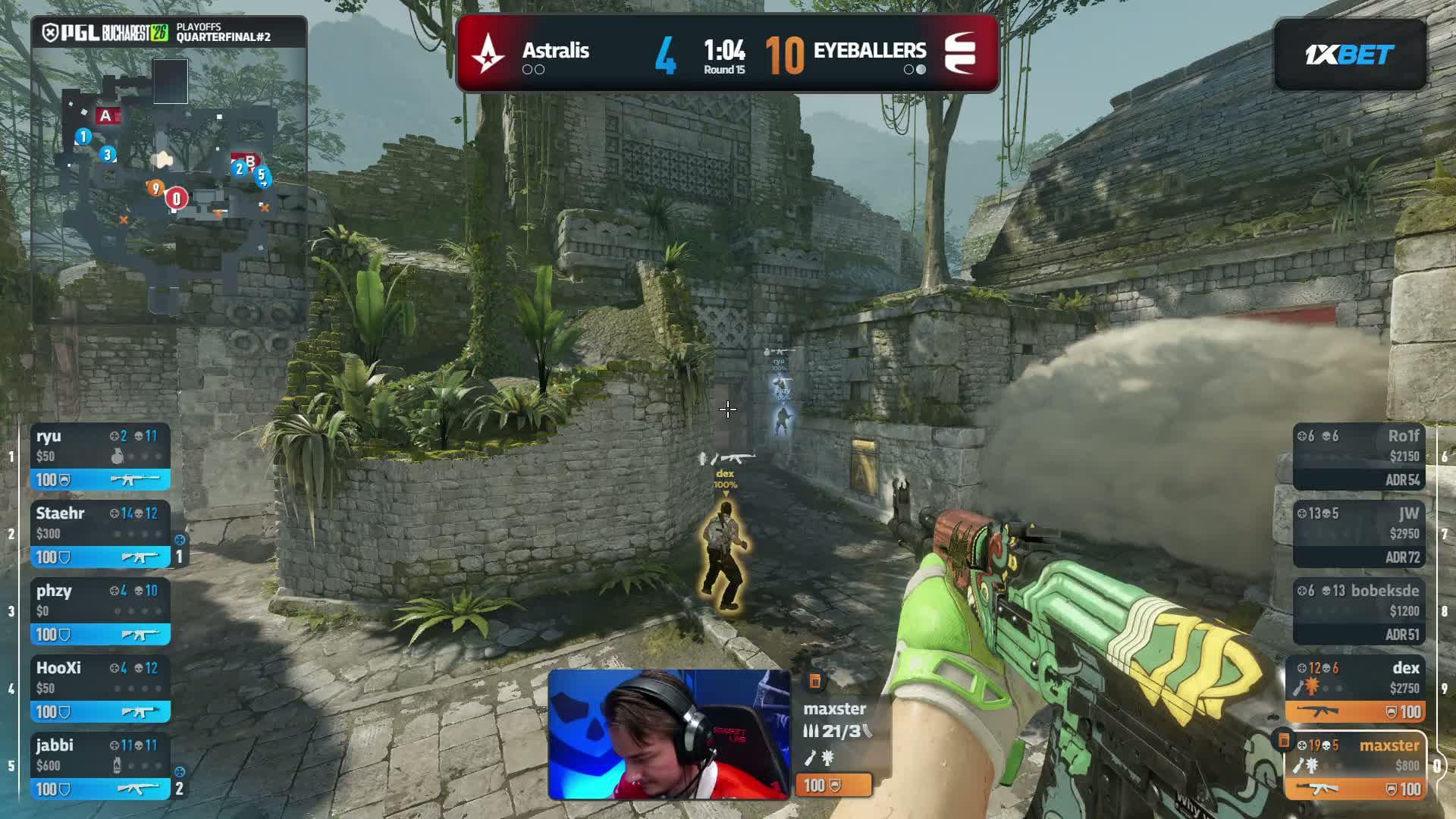
Task: Click the maxster player webcam feed
Action: [668, 734]
